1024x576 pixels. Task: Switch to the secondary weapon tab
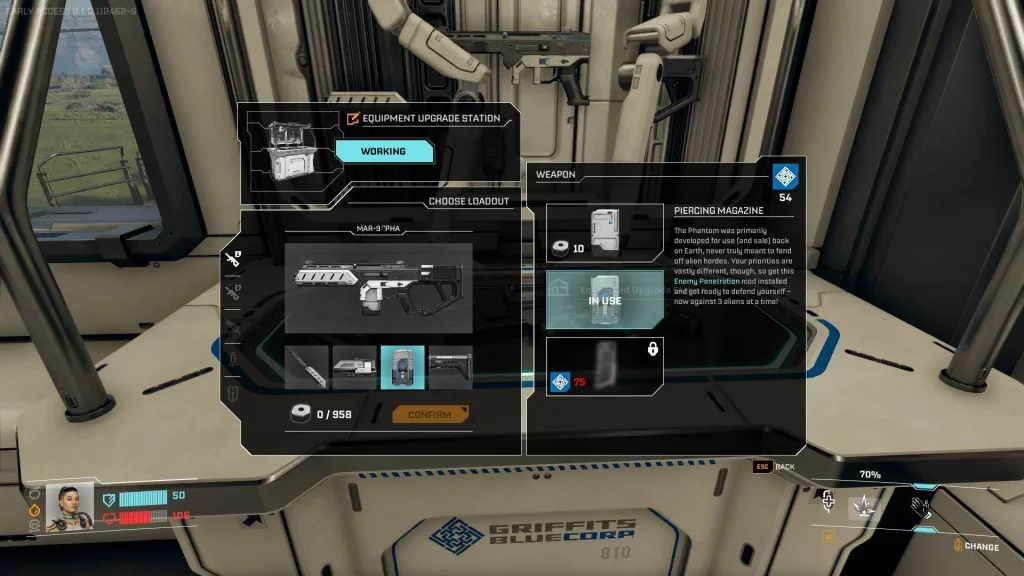click(x=233, y=292)
